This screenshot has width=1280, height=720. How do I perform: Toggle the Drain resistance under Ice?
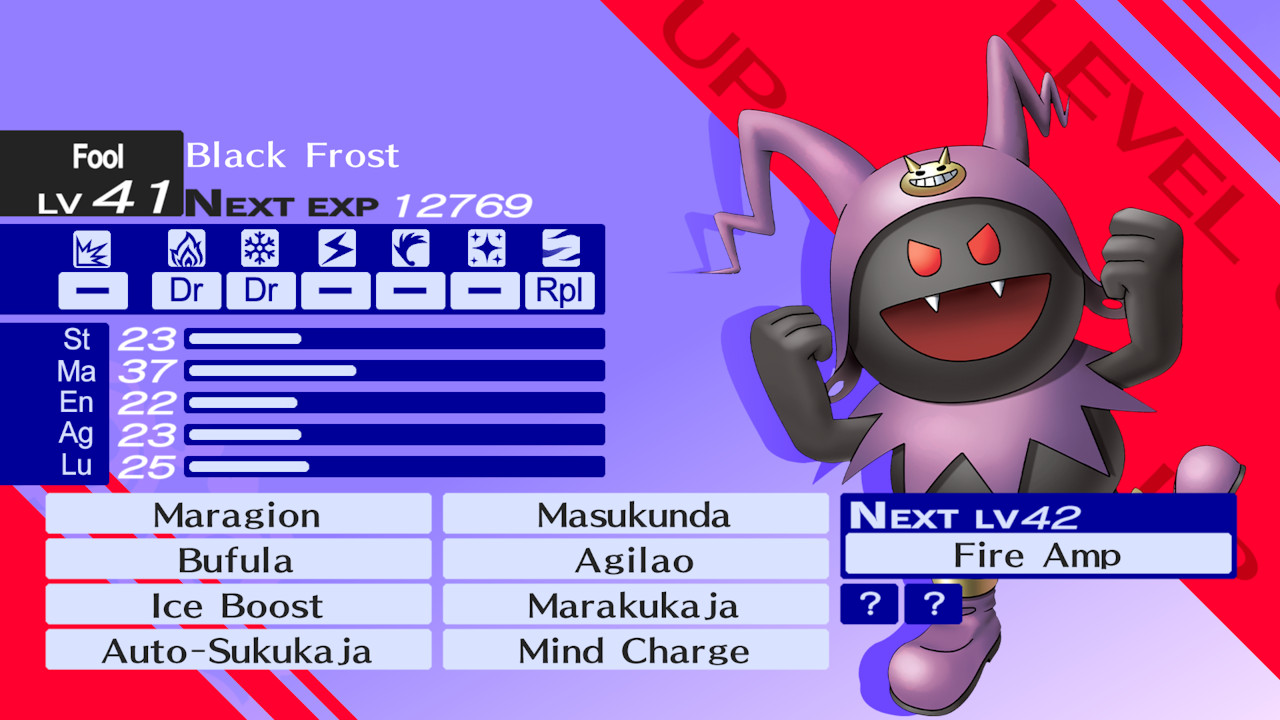coord(260,291)
